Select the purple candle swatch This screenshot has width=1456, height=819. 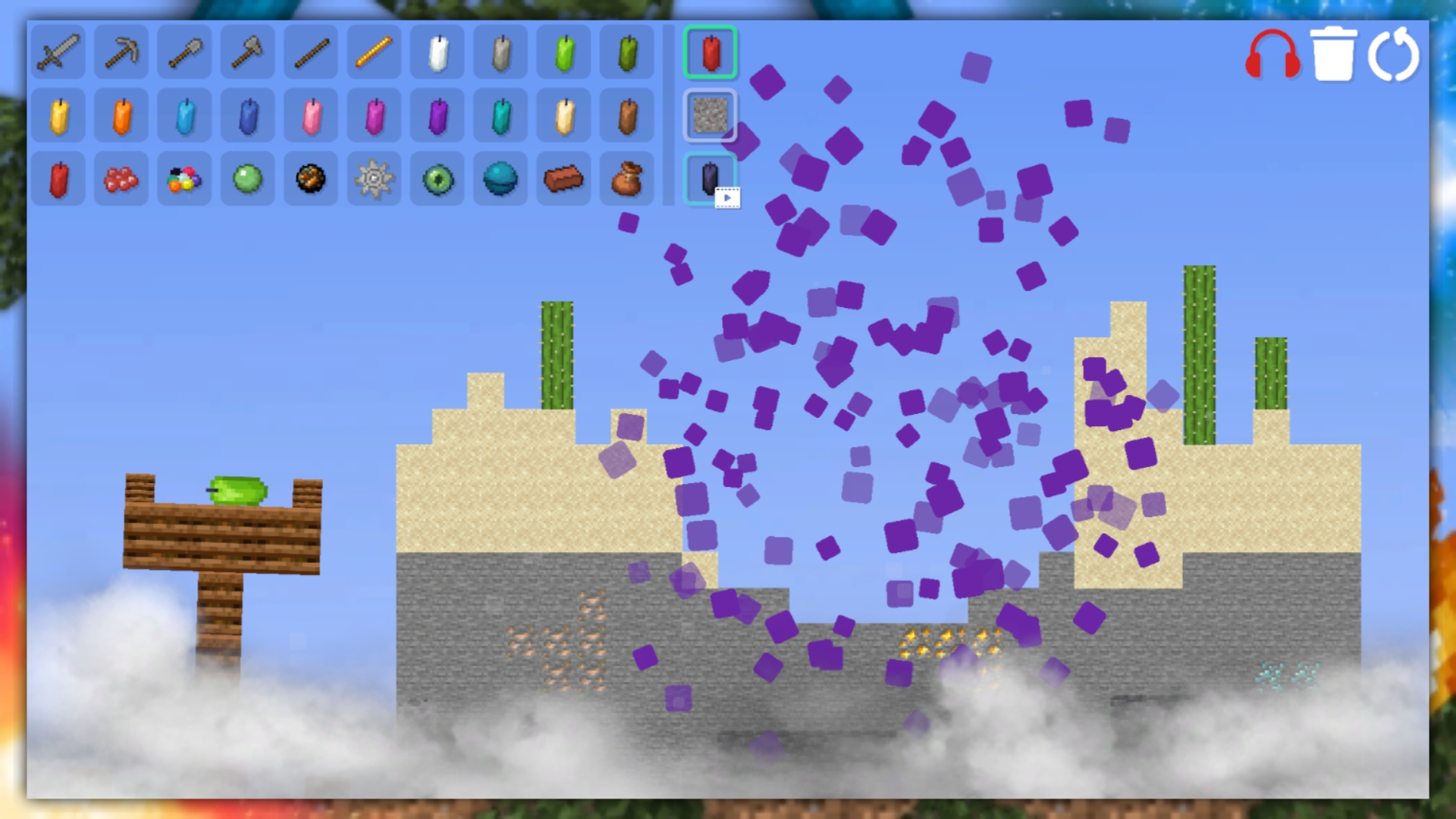coord(438,116)
